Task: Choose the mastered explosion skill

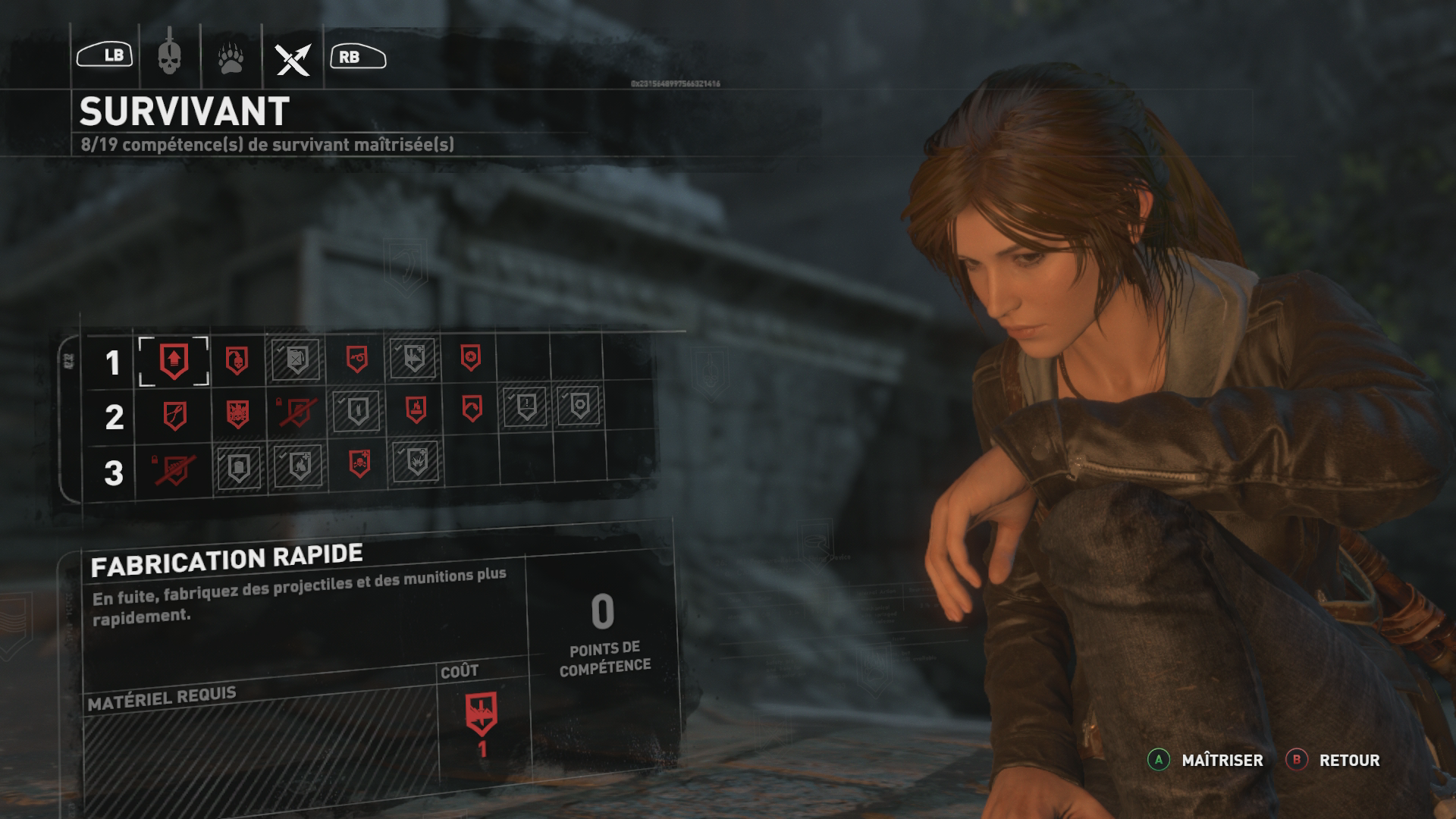Action: tap(416, 461)
